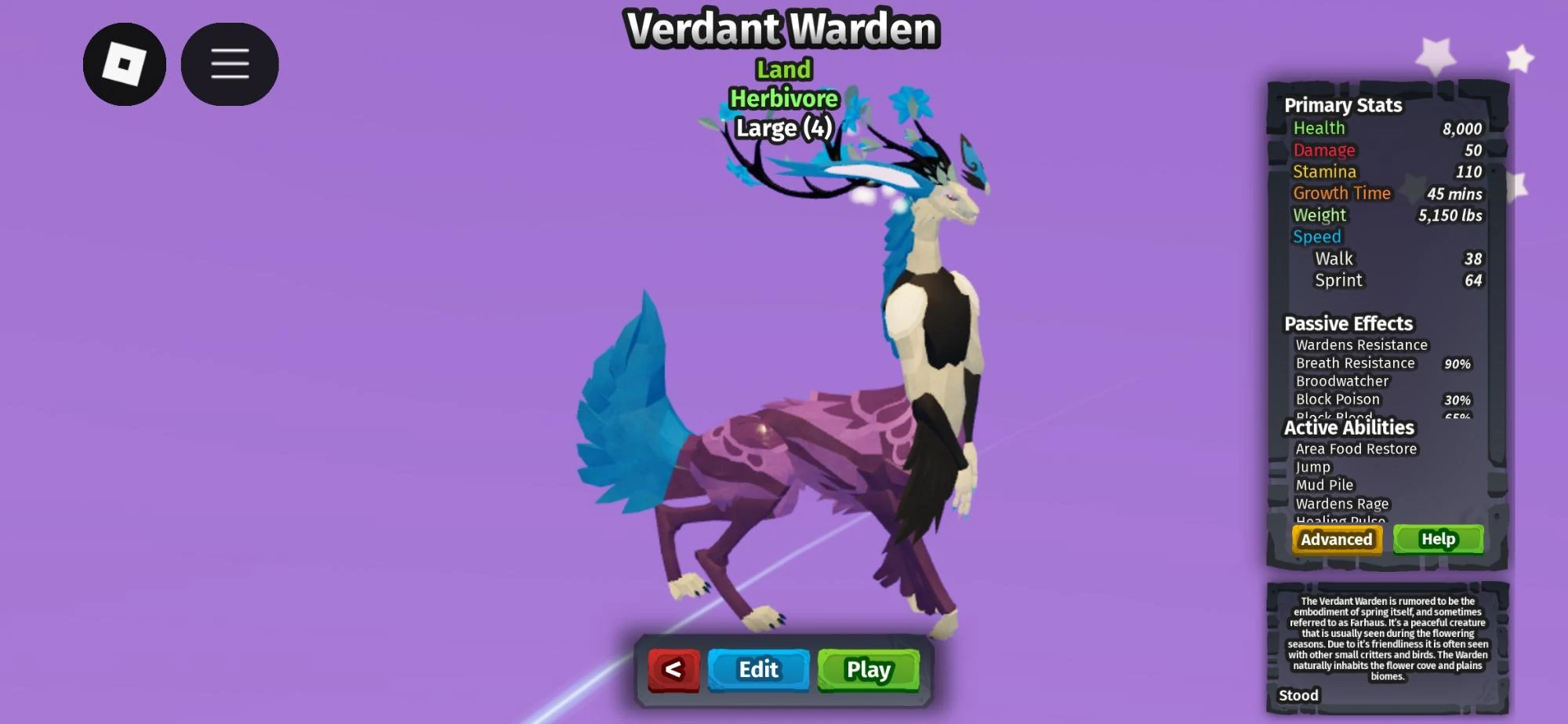Click the Block Poison passive effect
The width and height of the screenshot is (1568, 724).
point(1338,399)
